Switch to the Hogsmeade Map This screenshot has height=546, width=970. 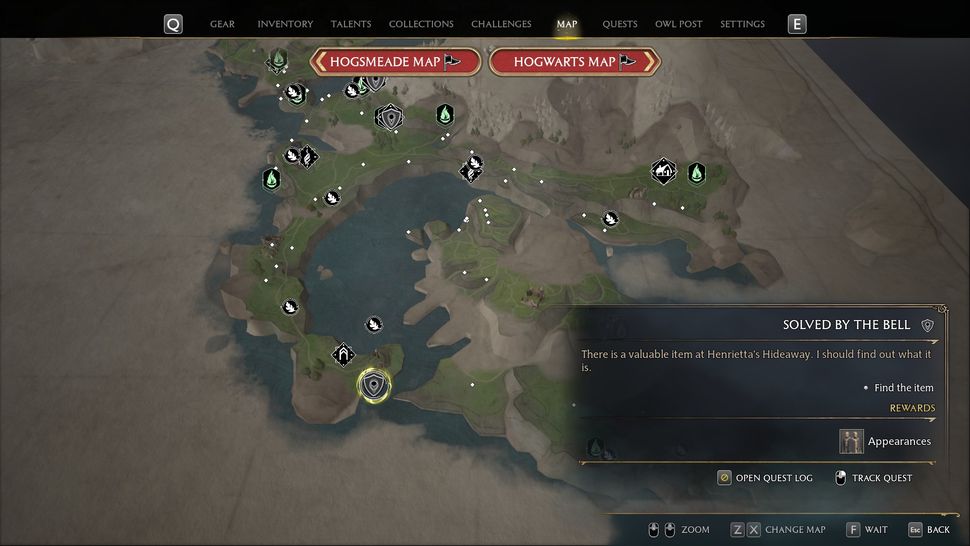(x=396, y=62)
